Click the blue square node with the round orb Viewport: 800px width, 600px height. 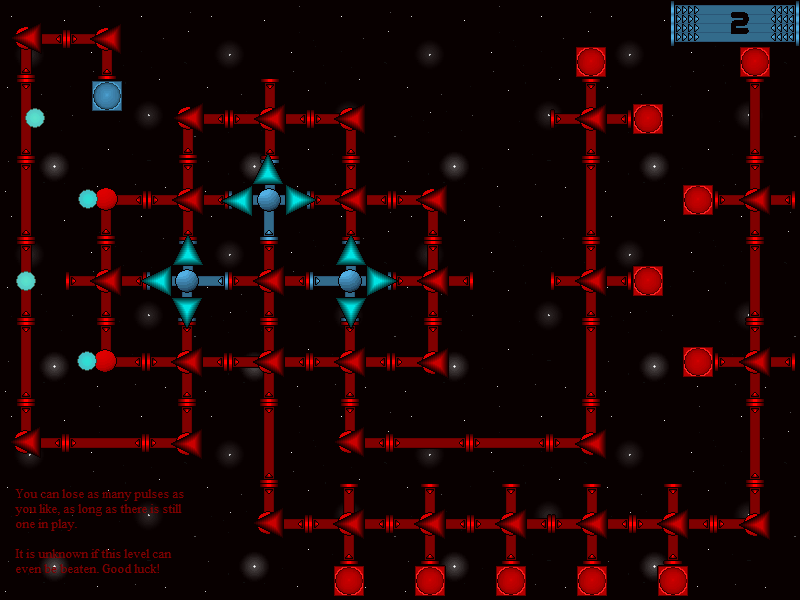pos(107,96)
